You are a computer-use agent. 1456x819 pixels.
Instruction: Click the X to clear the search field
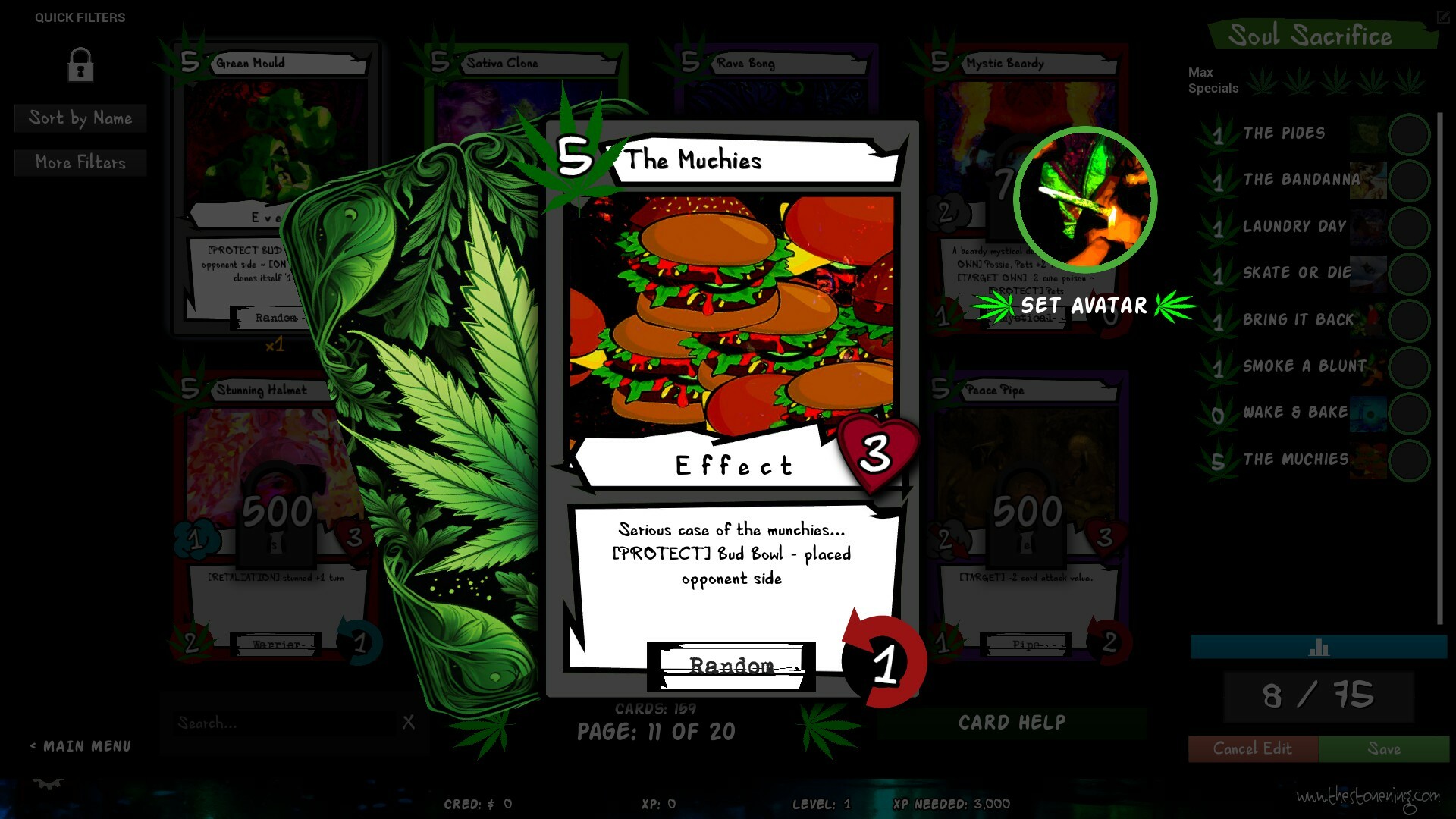409,723
